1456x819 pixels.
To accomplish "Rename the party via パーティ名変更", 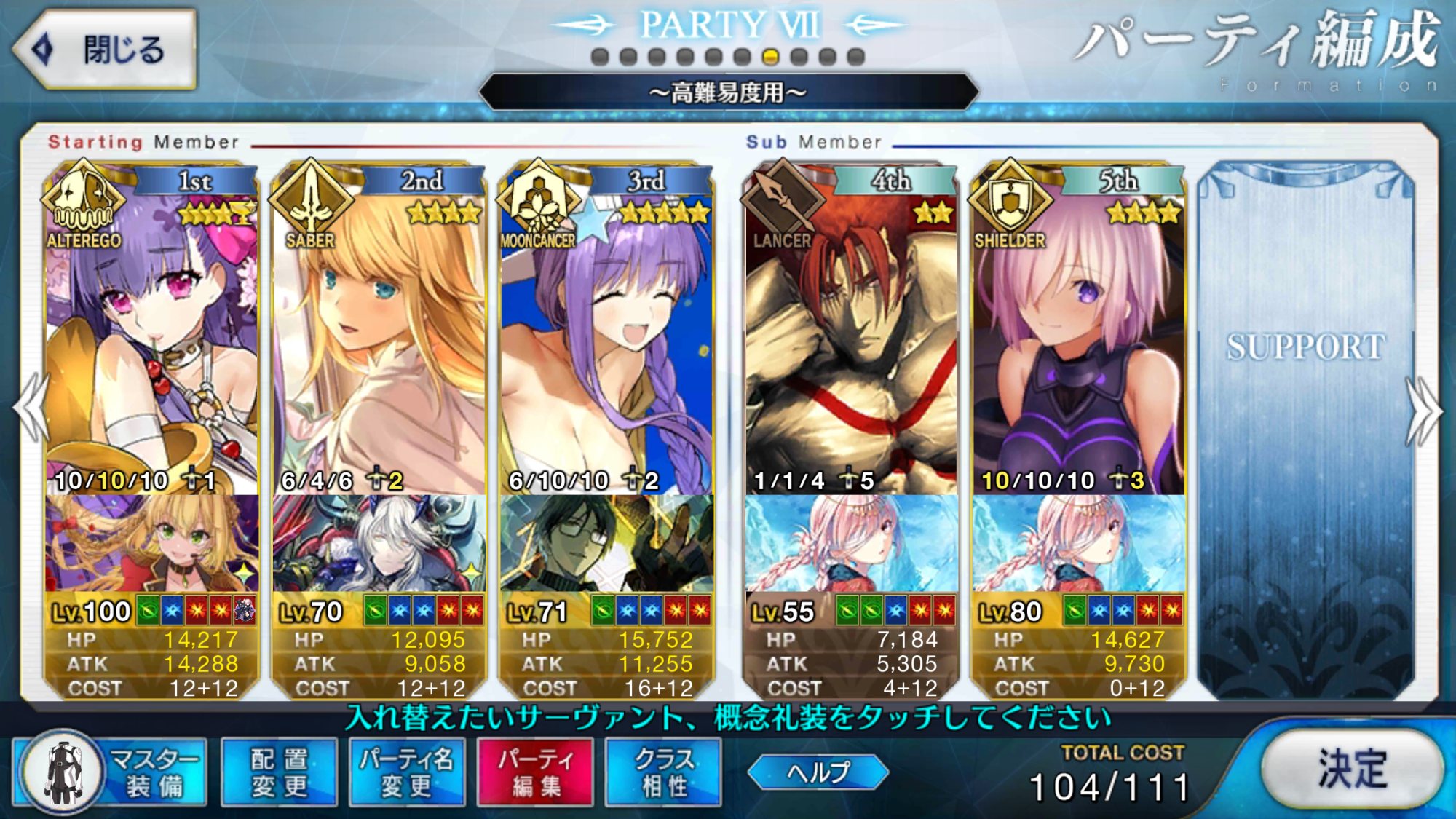I will tap(406, 772).
